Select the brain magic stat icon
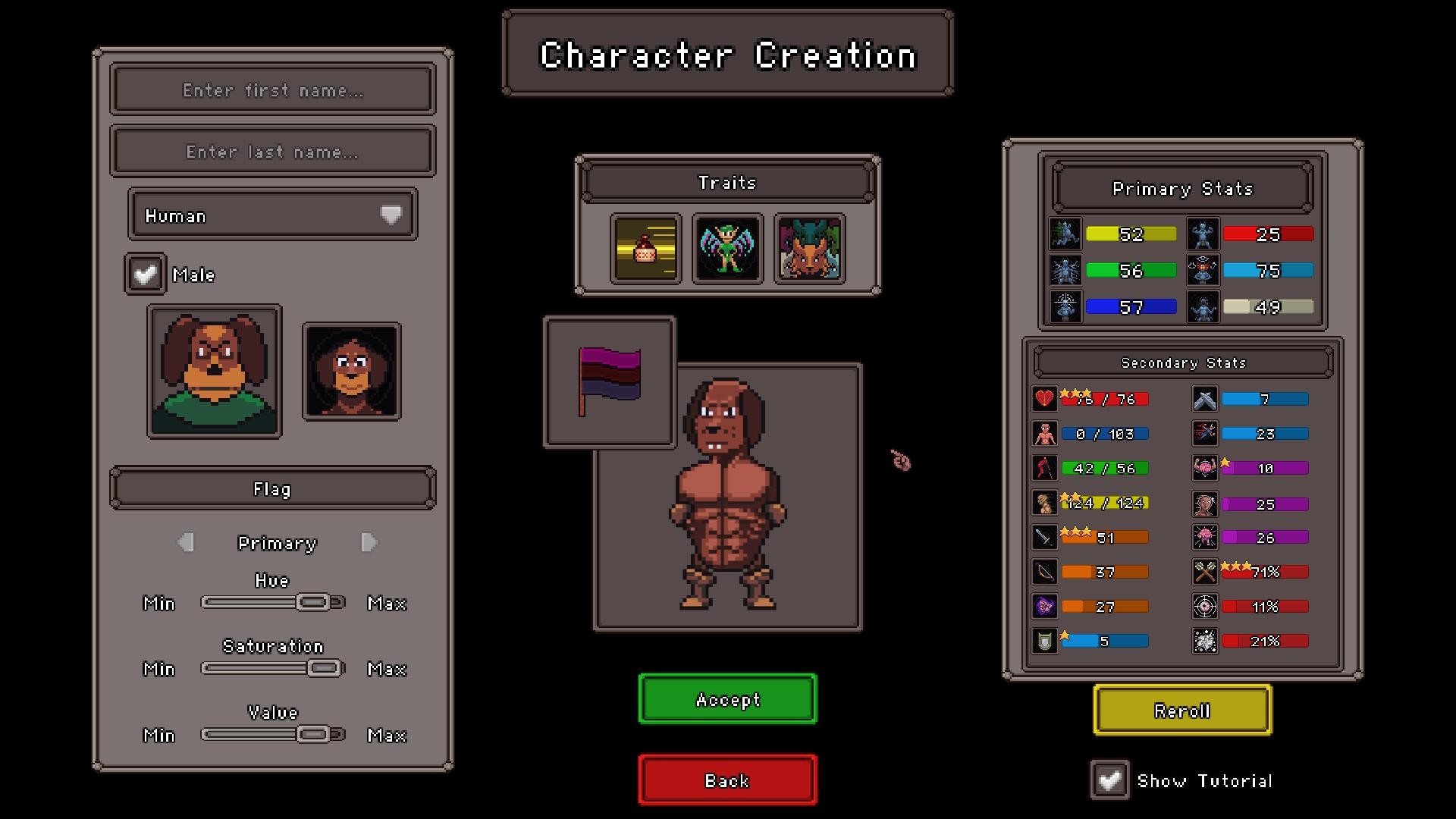The image size is (1456, 819). tap(1204, 468)
